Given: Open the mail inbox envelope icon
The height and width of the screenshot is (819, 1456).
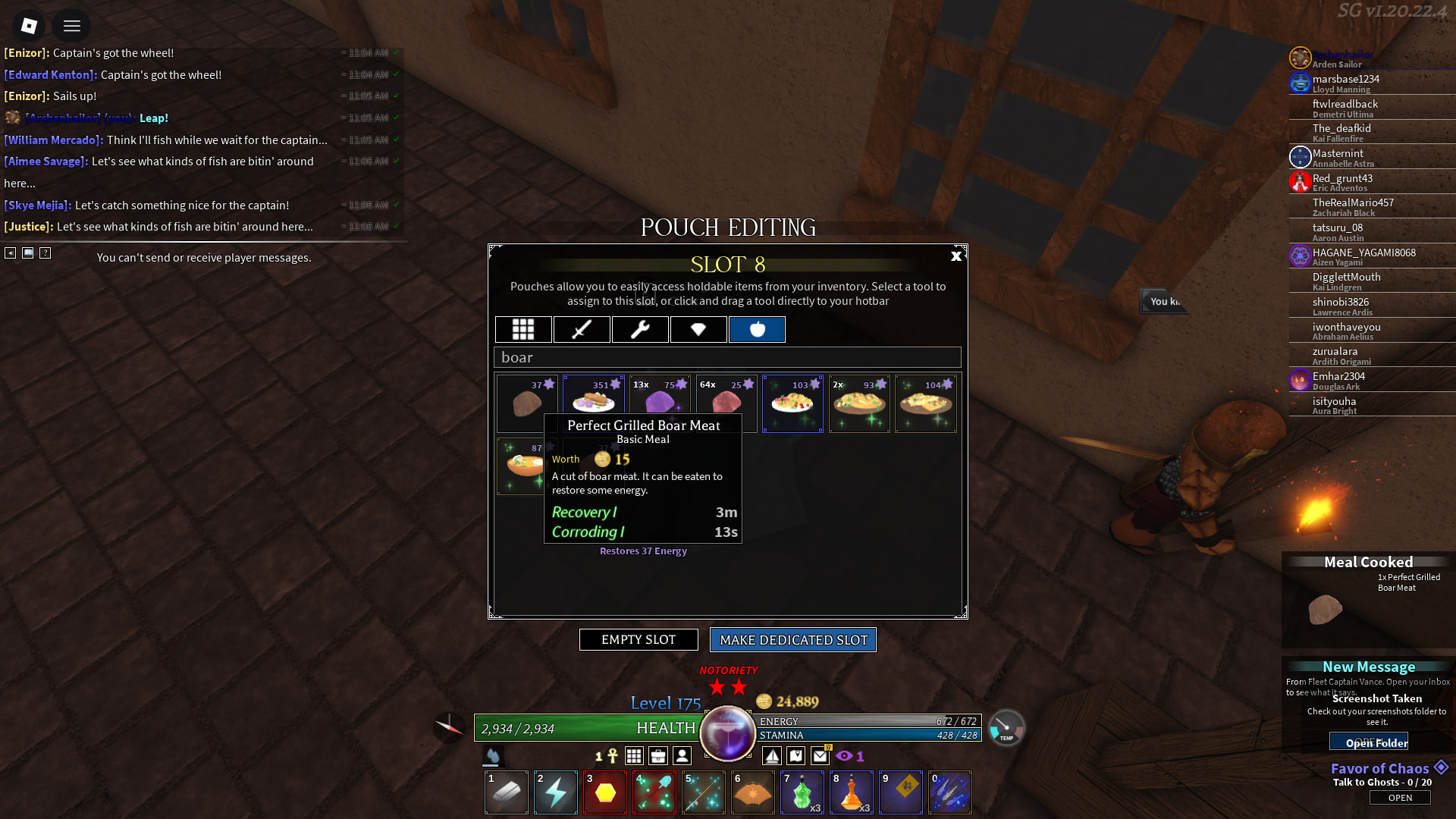Looking at the screenshot, I should 820,756.
